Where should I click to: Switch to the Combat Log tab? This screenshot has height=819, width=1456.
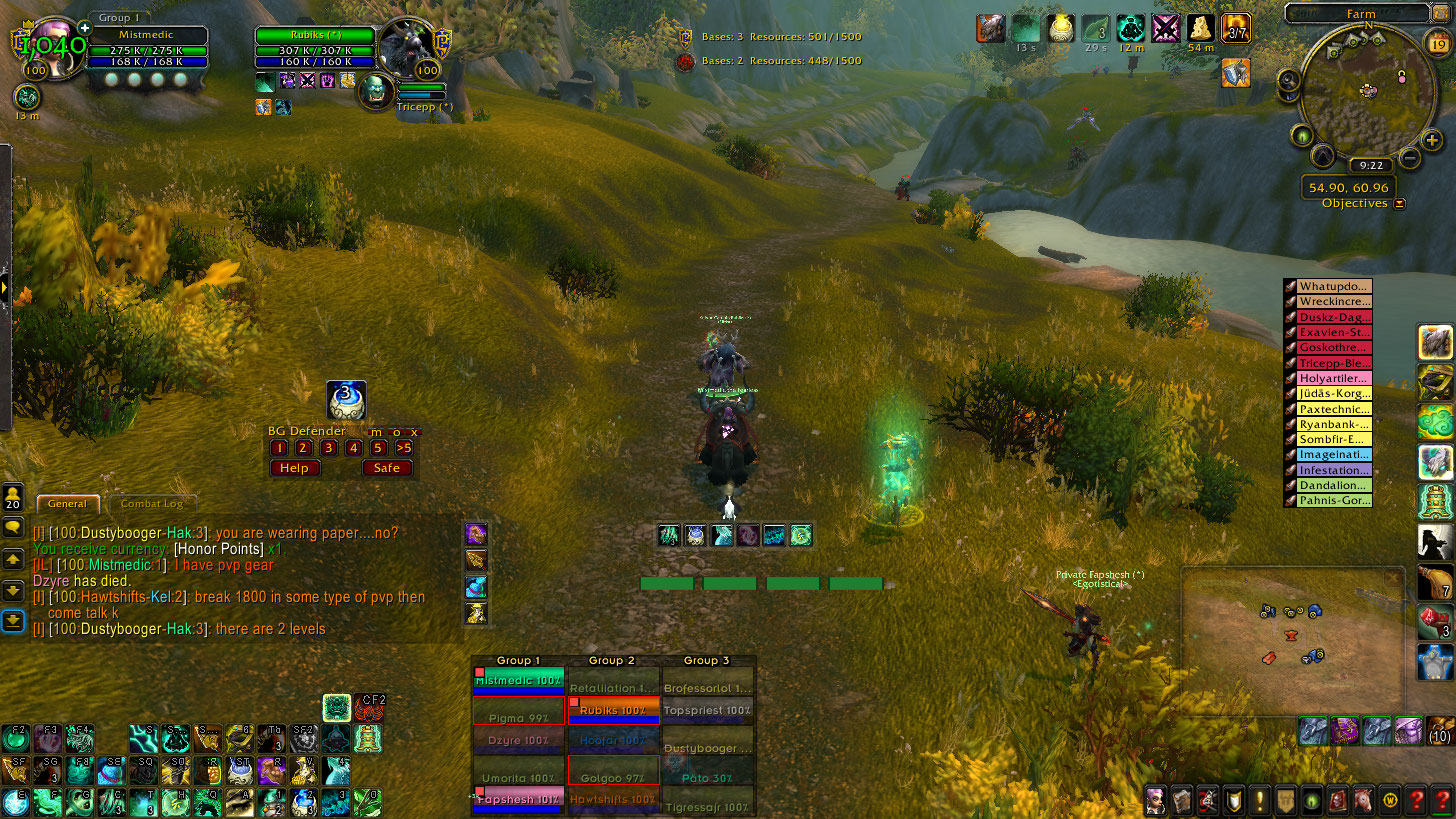click(152, 504)
